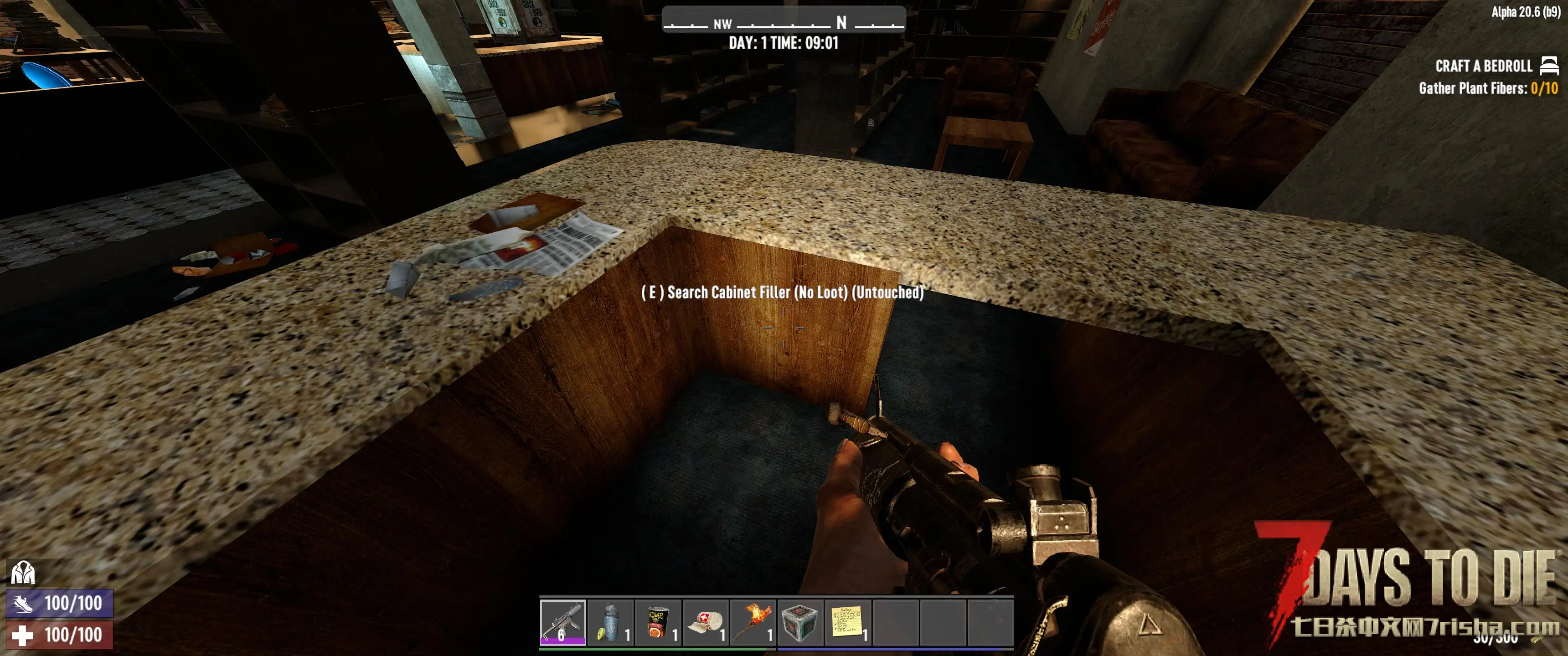
Task: Choose the canned chili hotbar slot
Action: point(658,622)
